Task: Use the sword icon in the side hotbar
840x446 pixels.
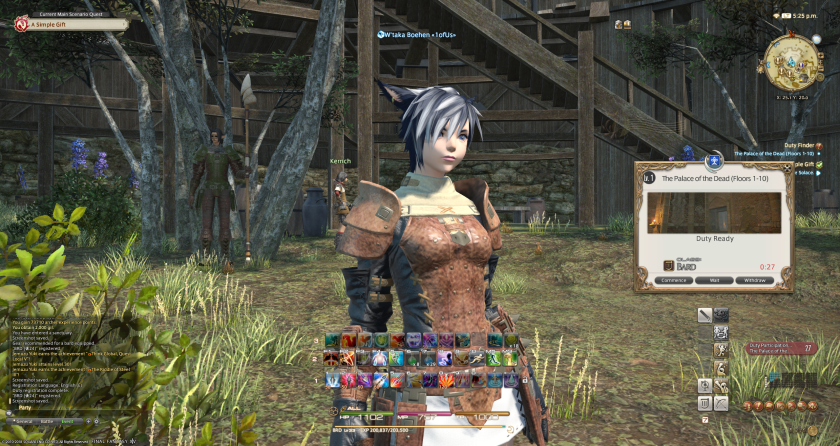Action: coord(704,315)
